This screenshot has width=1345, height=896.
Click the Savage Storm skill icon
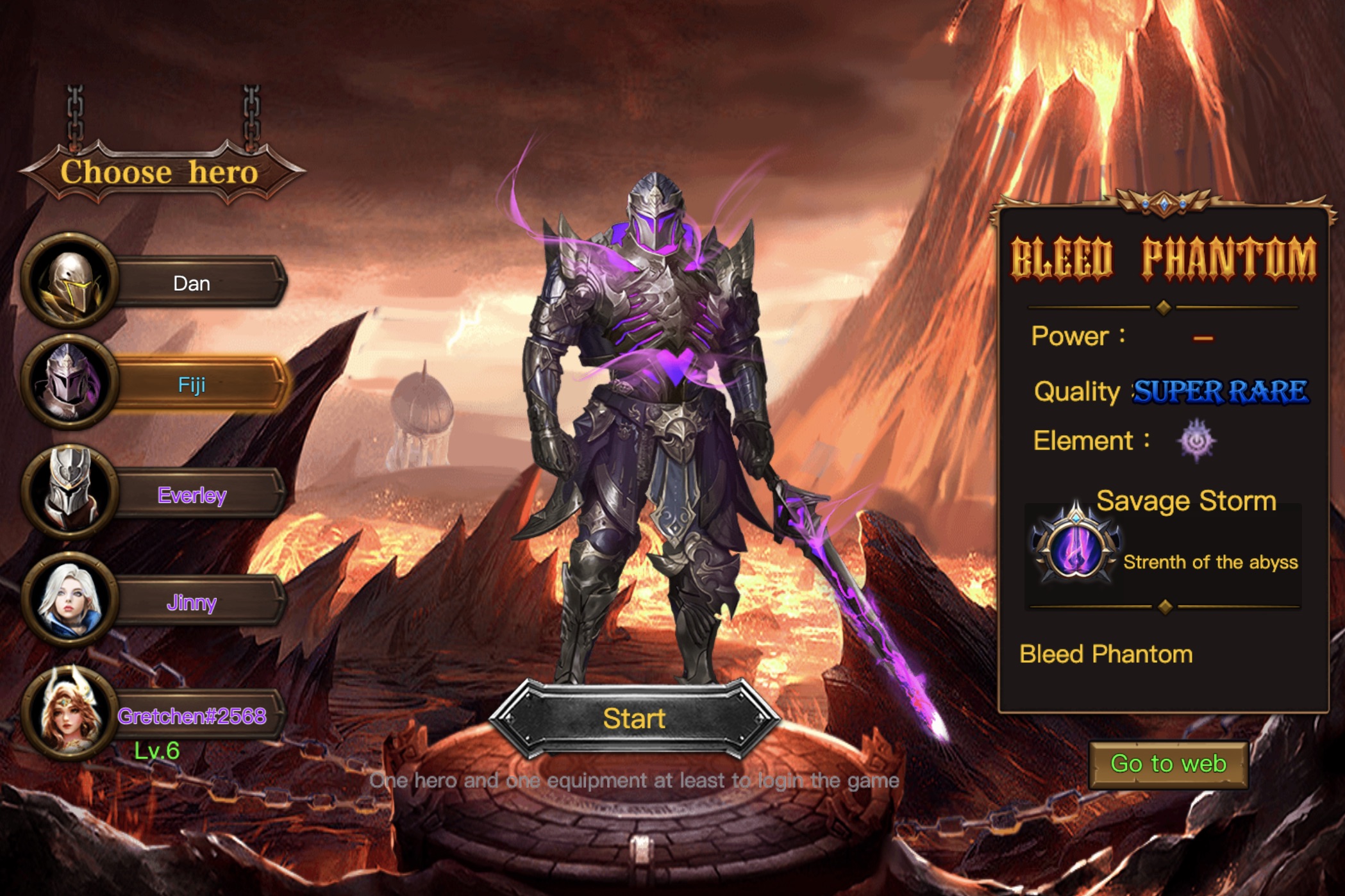pyautogui.click(x=1075, y=546)
